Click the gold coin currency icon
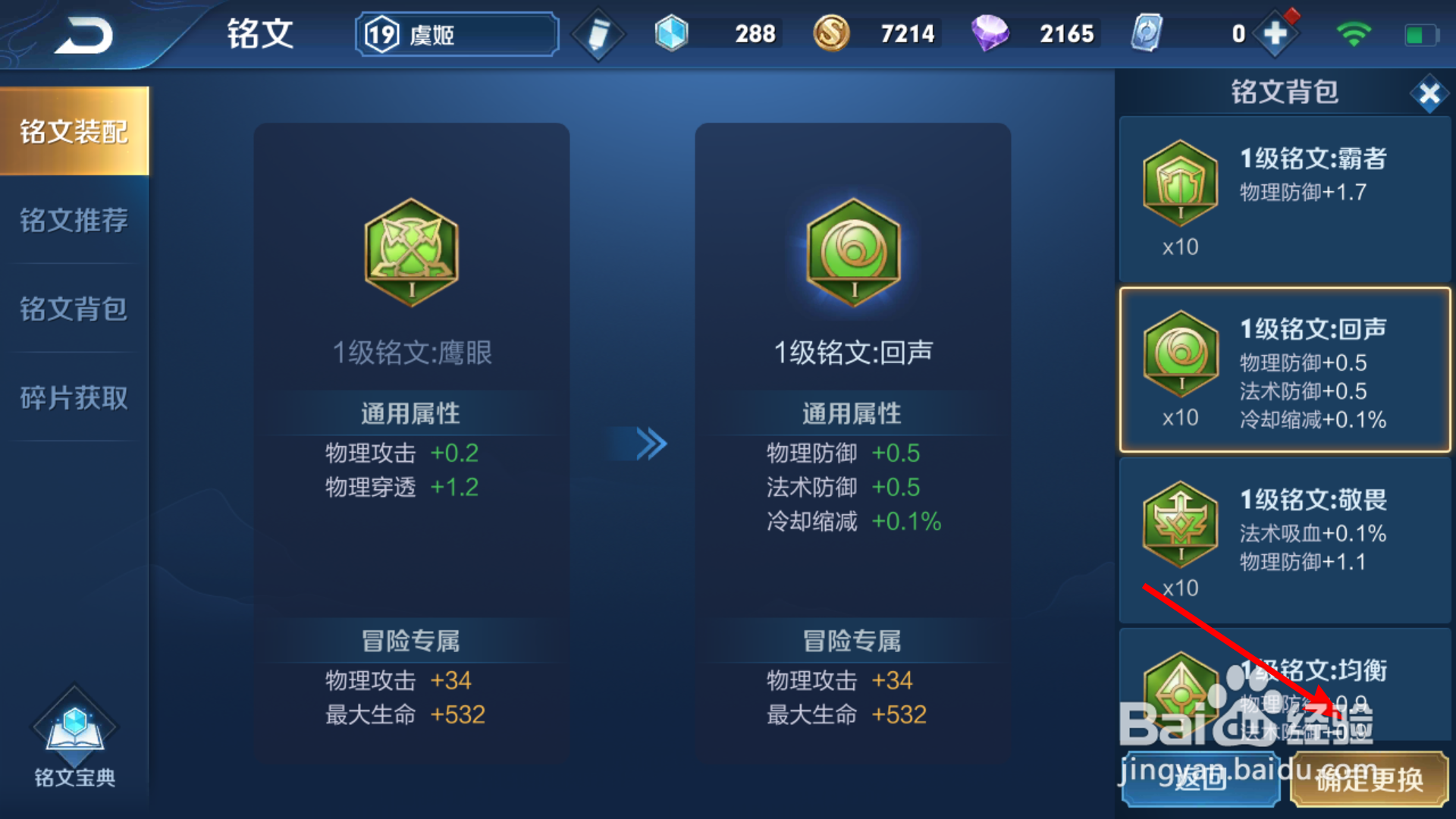The image size is (1456, 819). pos(831,33)
